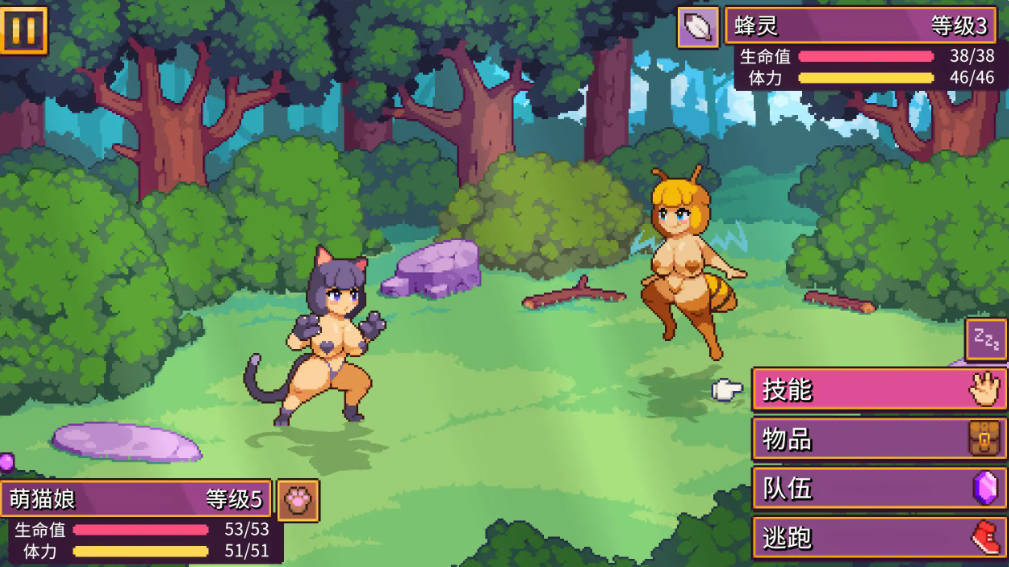The width and height of the screenshot is (1009, 567).
Task: Click the leaf icon beside 蜂灵
Action: (x=698, y=27)
